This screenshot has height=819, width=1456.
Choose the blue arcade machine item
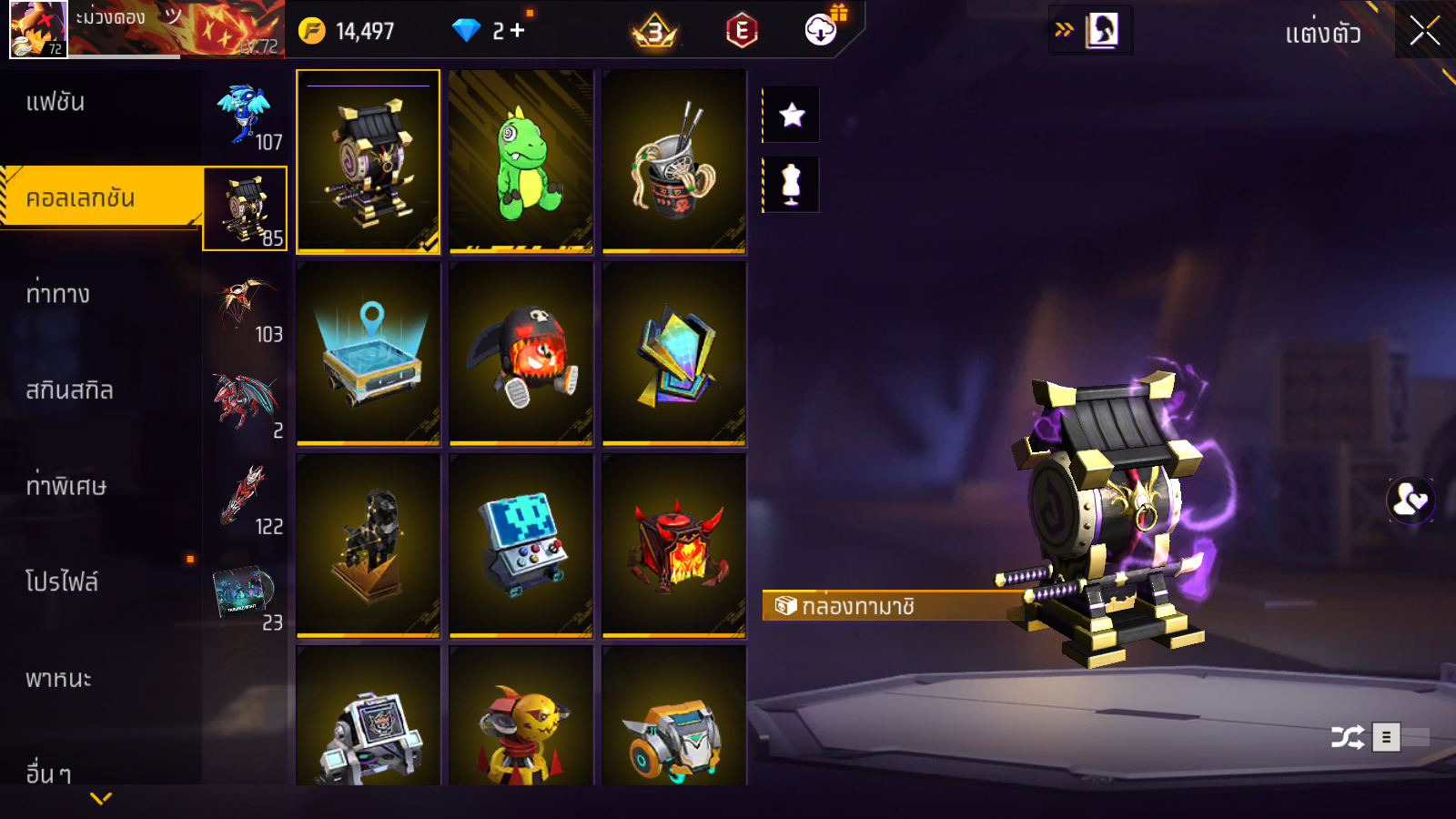(x=521, y=545)
